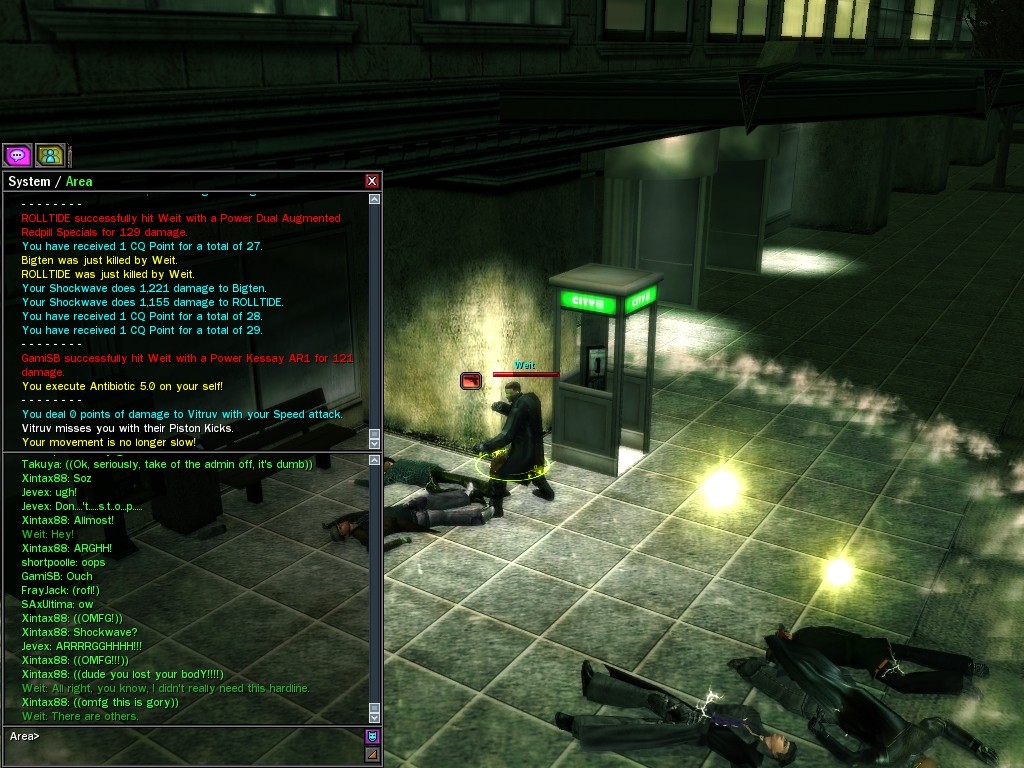
Task: Select the System tab label
Action: point(28,182)
